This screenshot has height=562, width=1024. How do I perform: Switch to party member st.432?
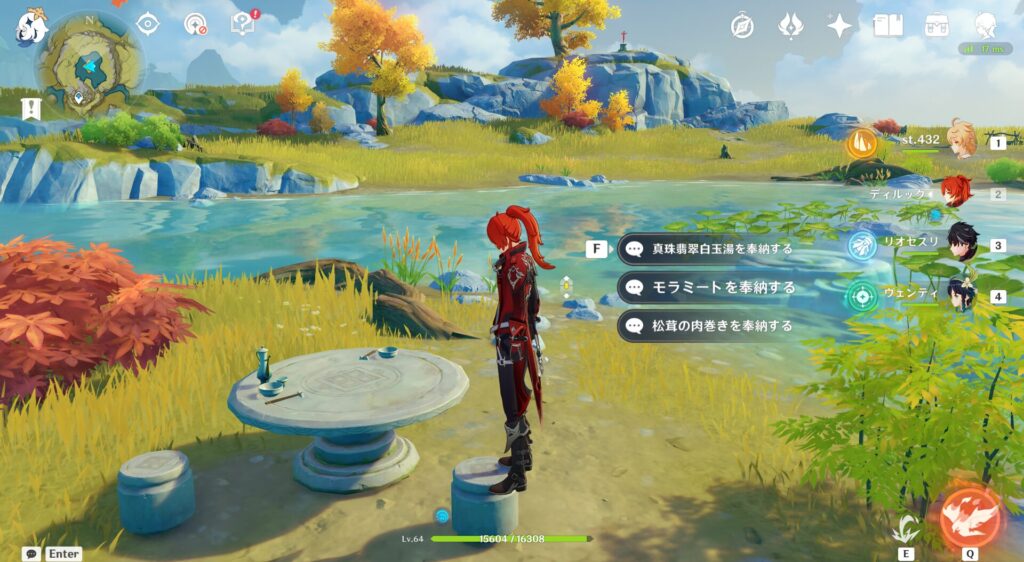961,141
